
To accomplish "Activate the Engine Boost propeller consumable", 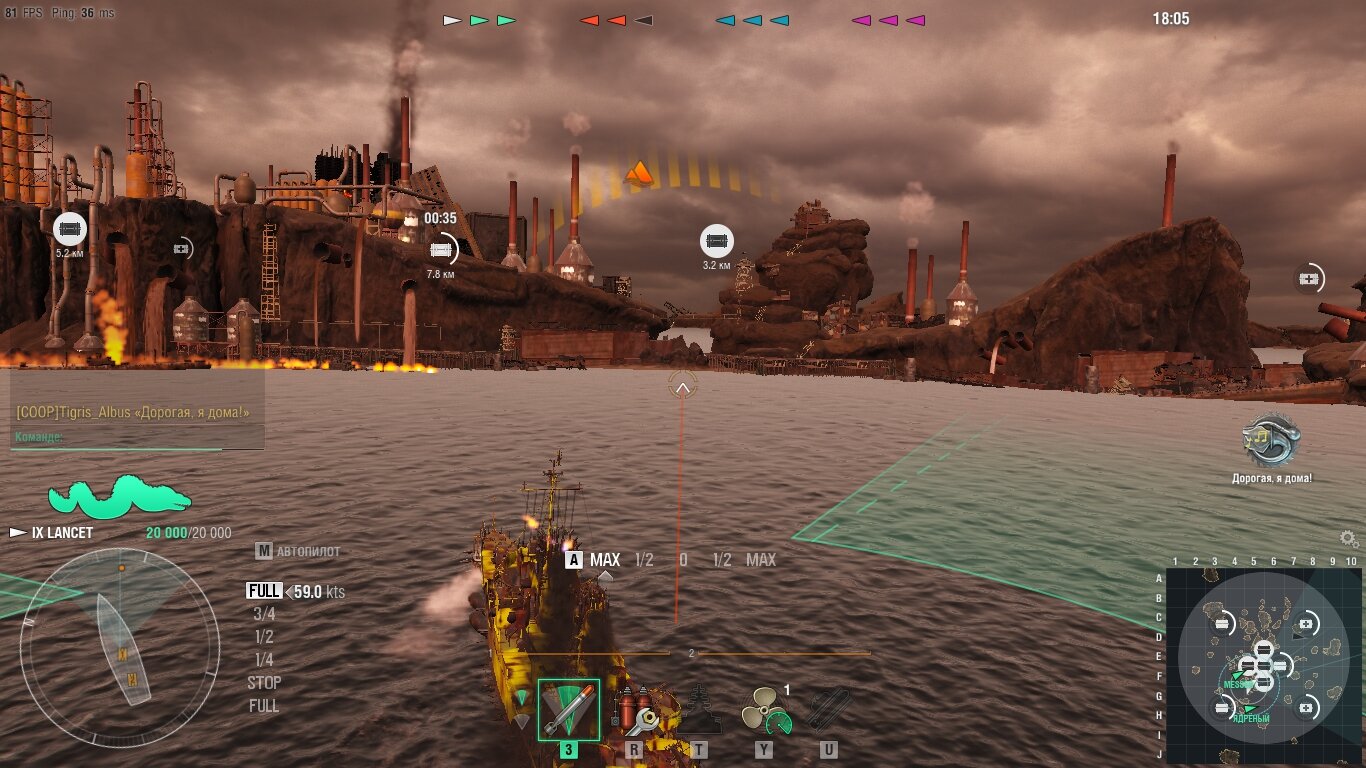I will point(765,710).
